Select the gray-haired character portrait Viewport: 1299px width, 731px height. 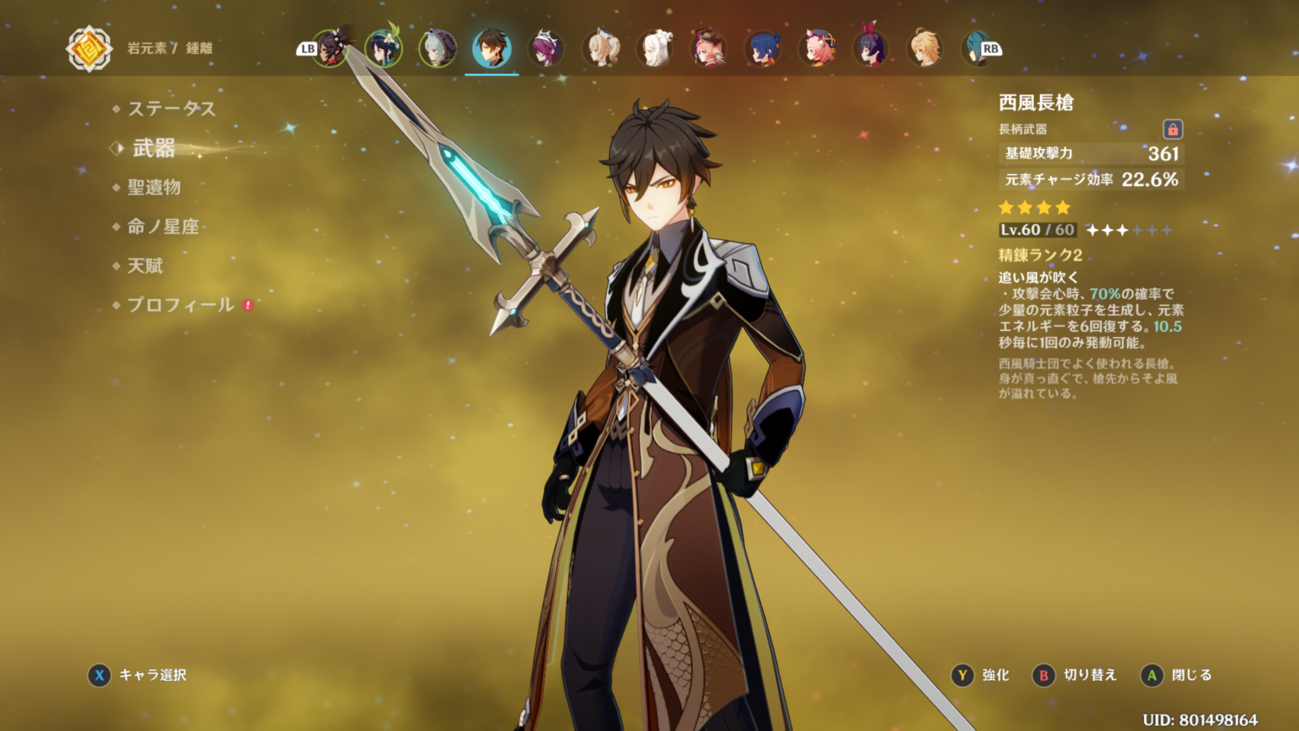(x=437, y=48)
